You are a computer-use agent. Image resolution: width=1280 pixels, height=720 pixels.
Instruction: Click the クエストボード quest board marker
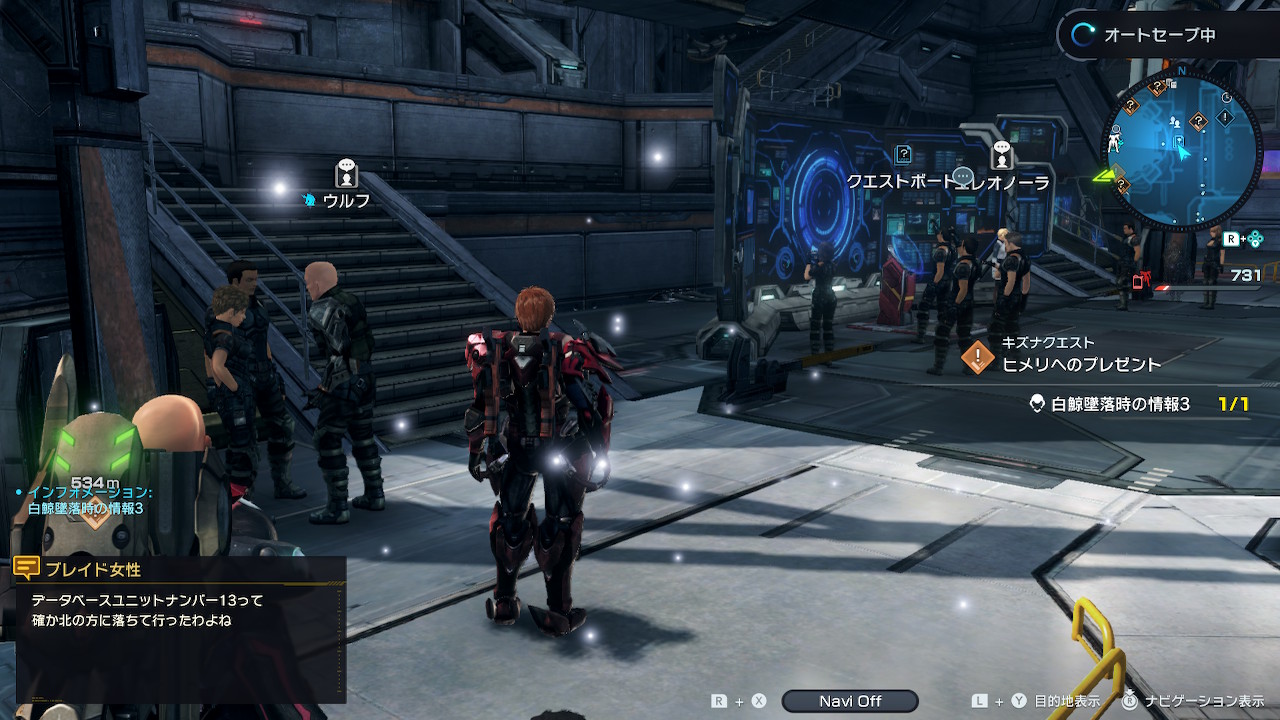(x=903, y=155)
